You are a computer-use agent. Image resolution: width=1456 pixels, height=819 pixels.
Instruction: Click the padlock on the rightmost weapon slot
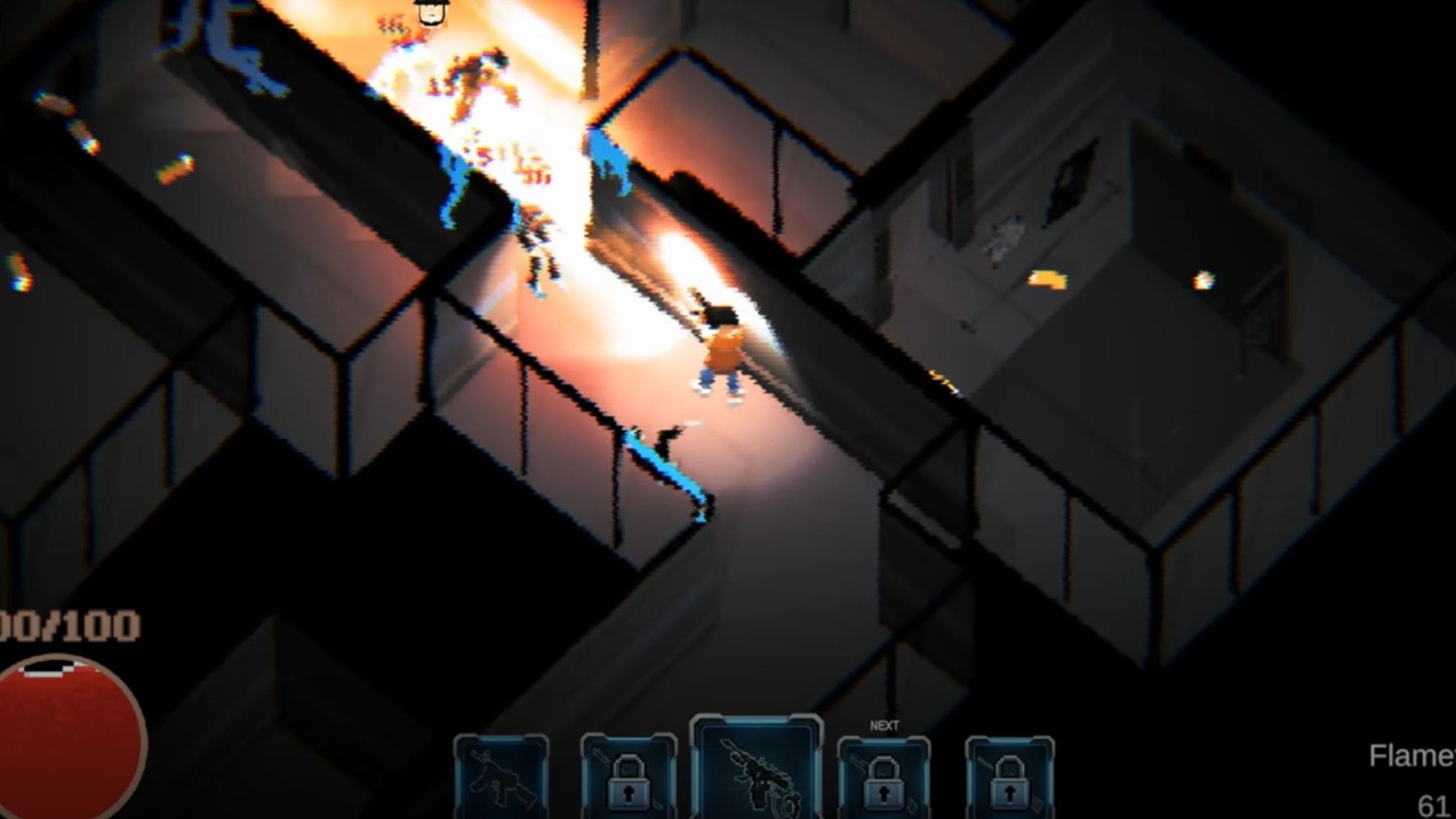click(x=1011, y=788)
